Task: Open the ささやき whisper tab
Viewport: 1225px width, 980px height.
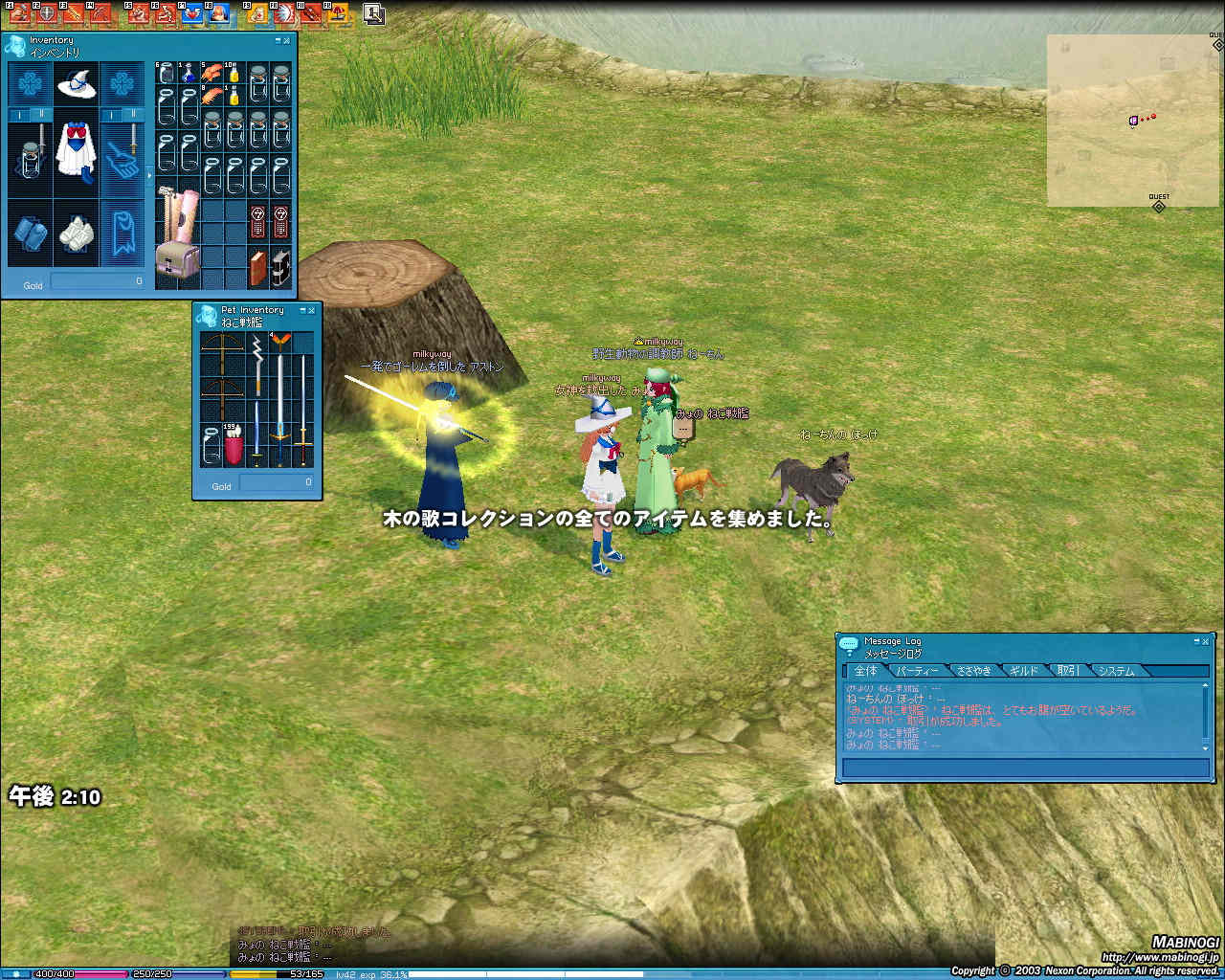Action: 973,671
